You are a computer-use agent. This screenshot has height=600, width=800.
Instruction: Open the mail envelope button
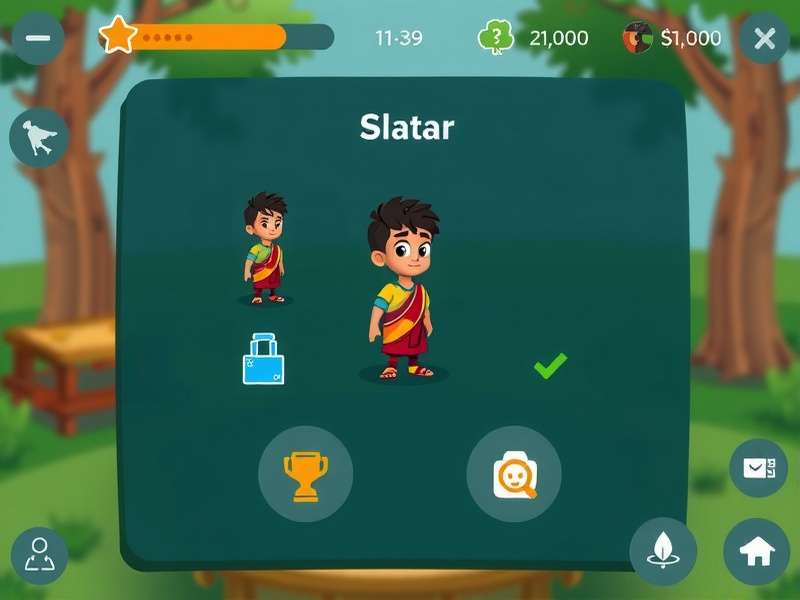tap(758, 468)
